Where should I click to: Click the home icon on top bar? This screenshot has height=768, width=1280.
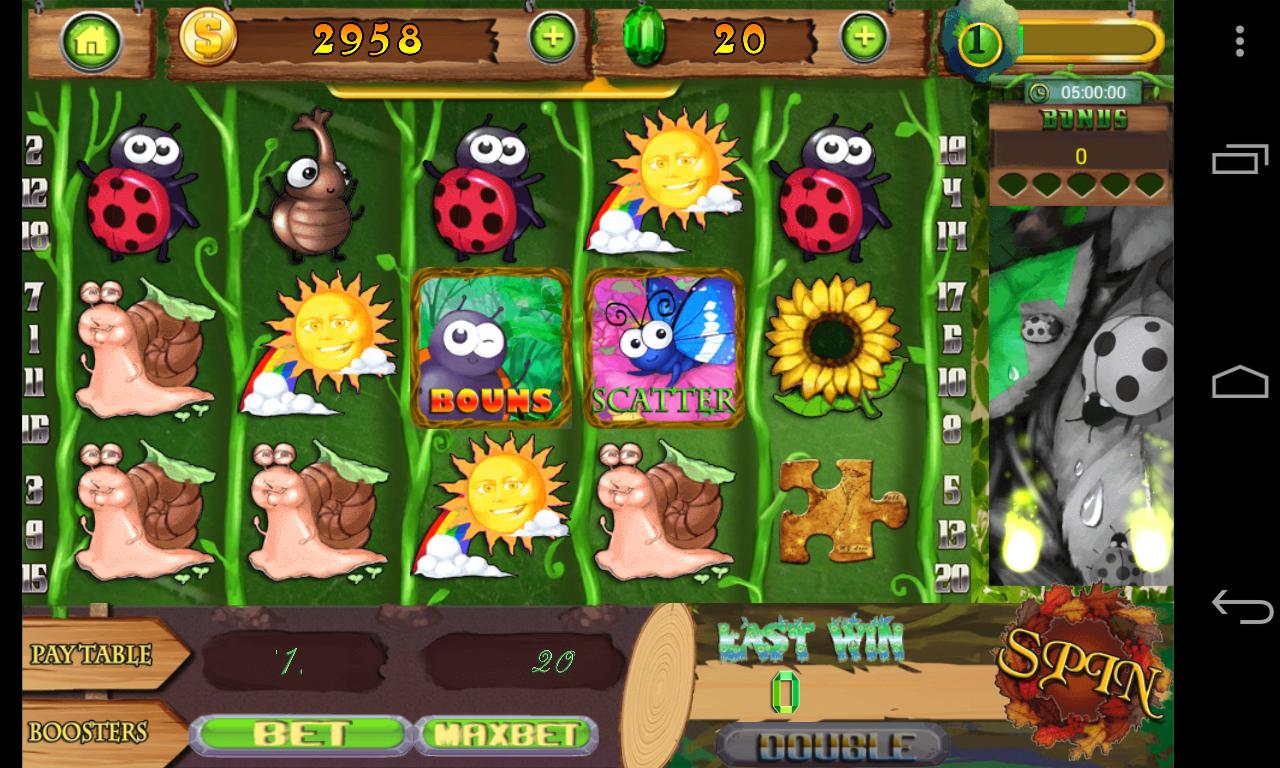click(x=93, y=40)
